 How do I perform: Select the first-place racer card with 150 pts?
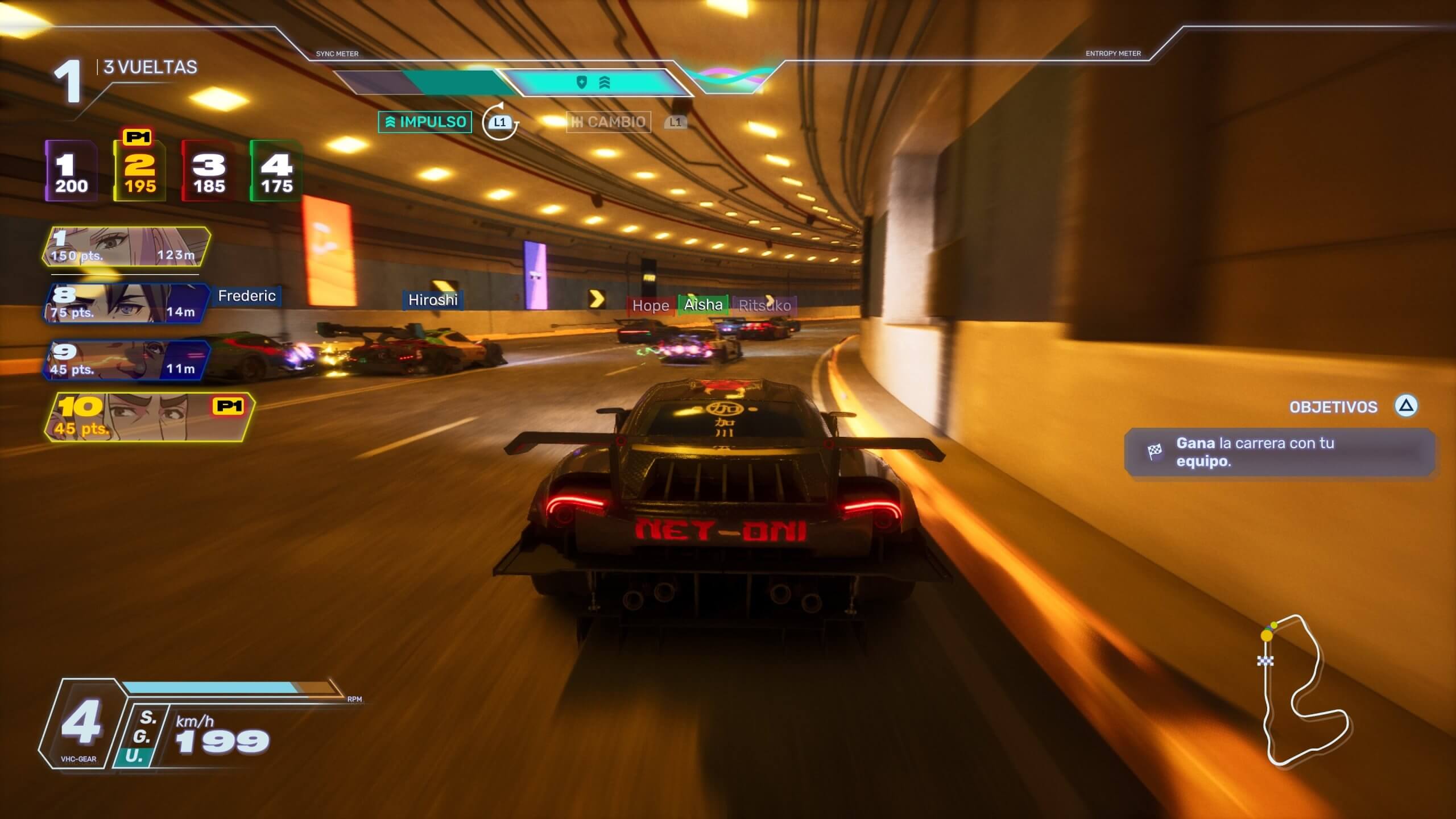(126, 247)
